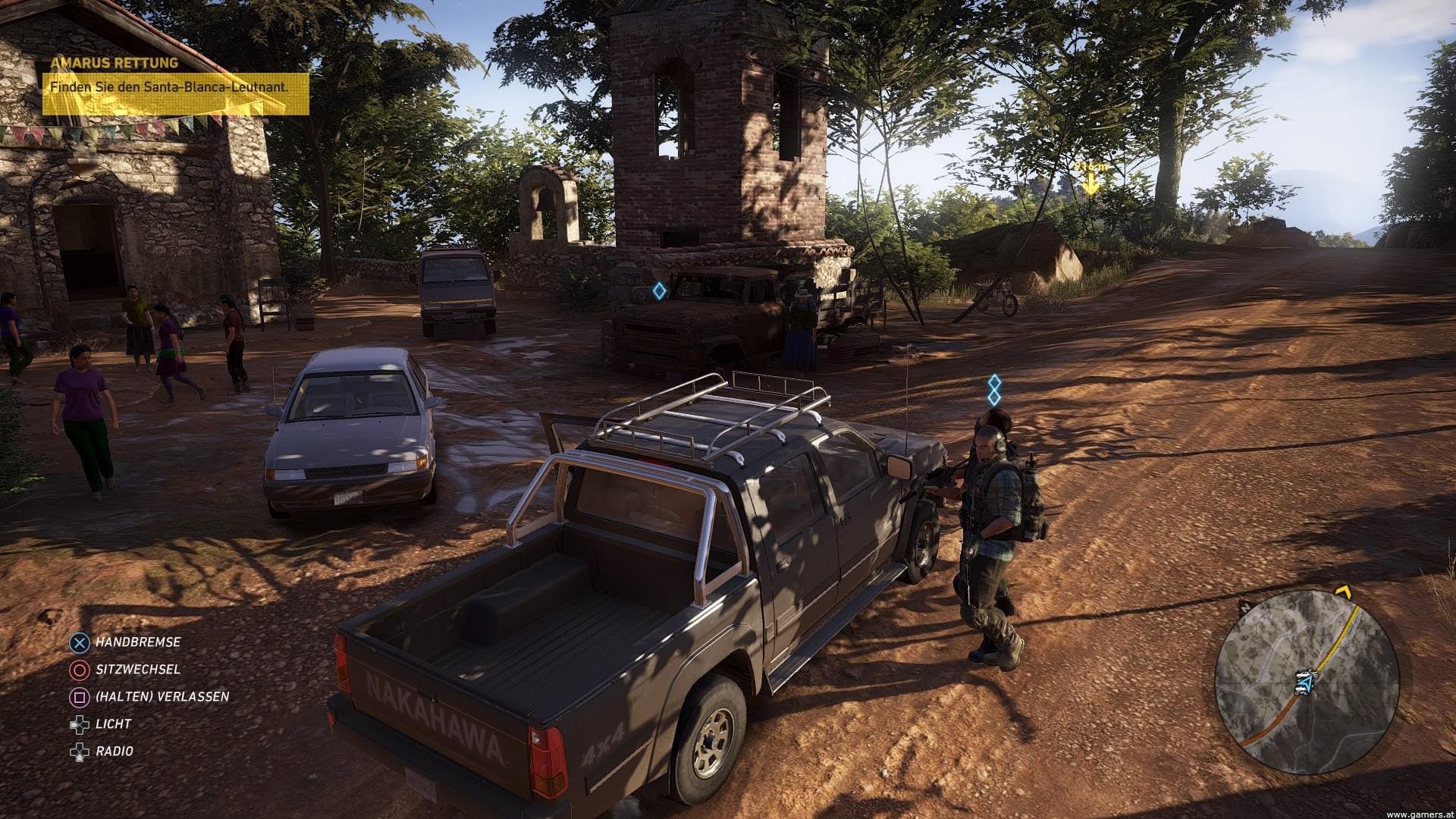The height and width of the screenshot is (819, 1456).
Task: Click the player vehicle icon on minimap
Action: coord(1304,681)
